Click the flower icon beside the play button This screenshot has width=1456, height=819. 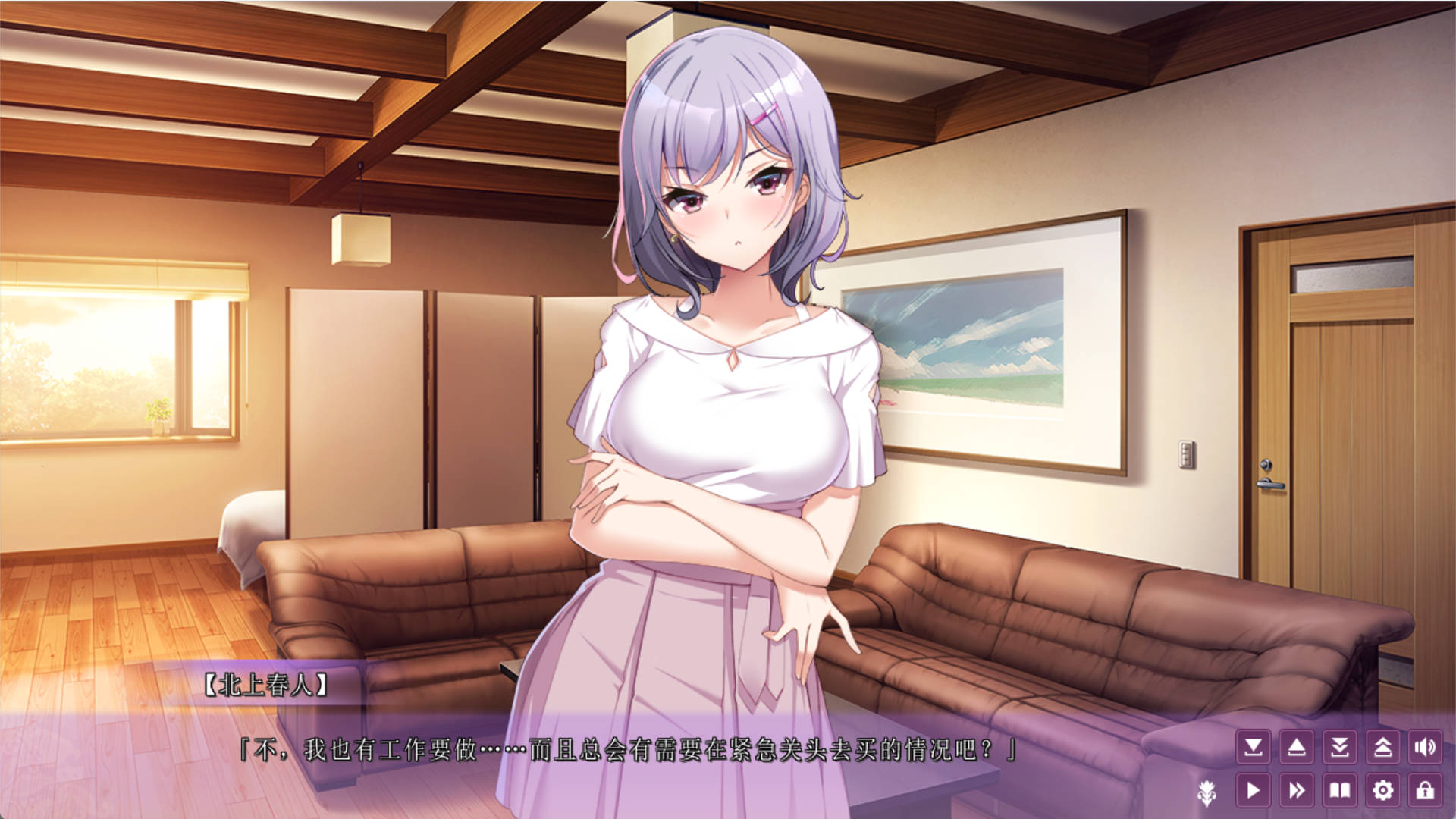click(x=1207, y=793)
